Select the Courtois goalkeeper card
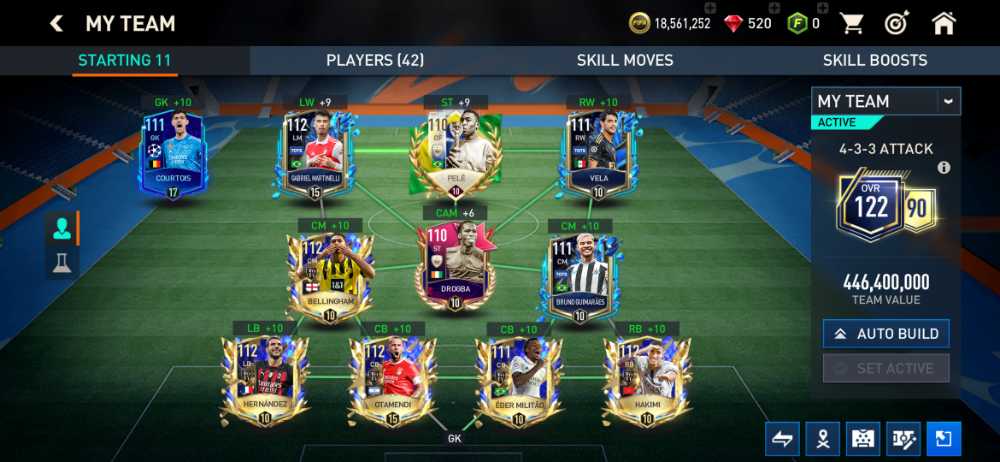This screenshot has height=462, width=1000. (x=173, y=156)
